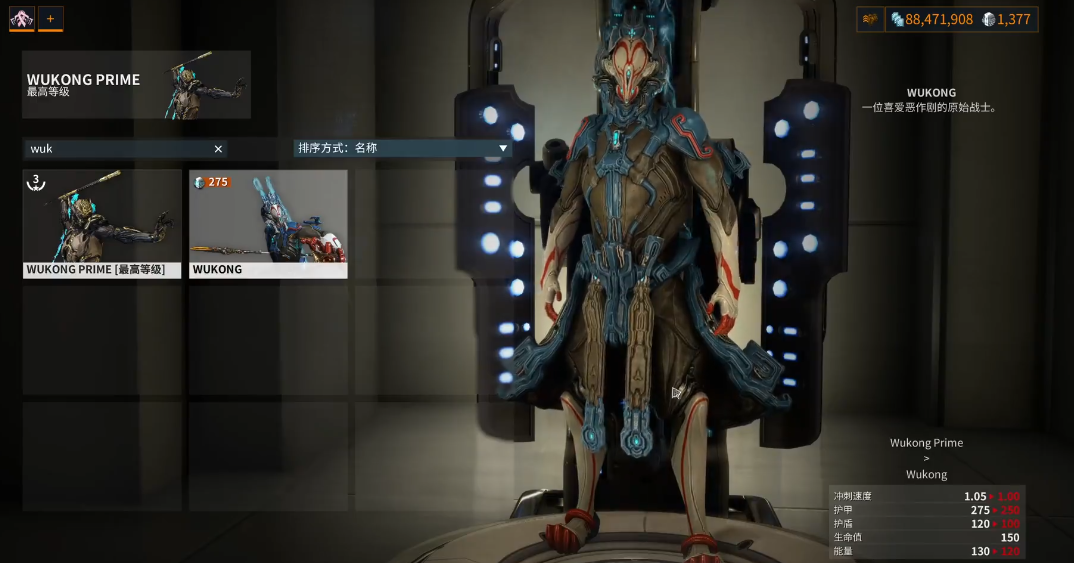Open the pink clan emblem tab
The height and width of the screenshot is (563, 1074).
(22, 18)
